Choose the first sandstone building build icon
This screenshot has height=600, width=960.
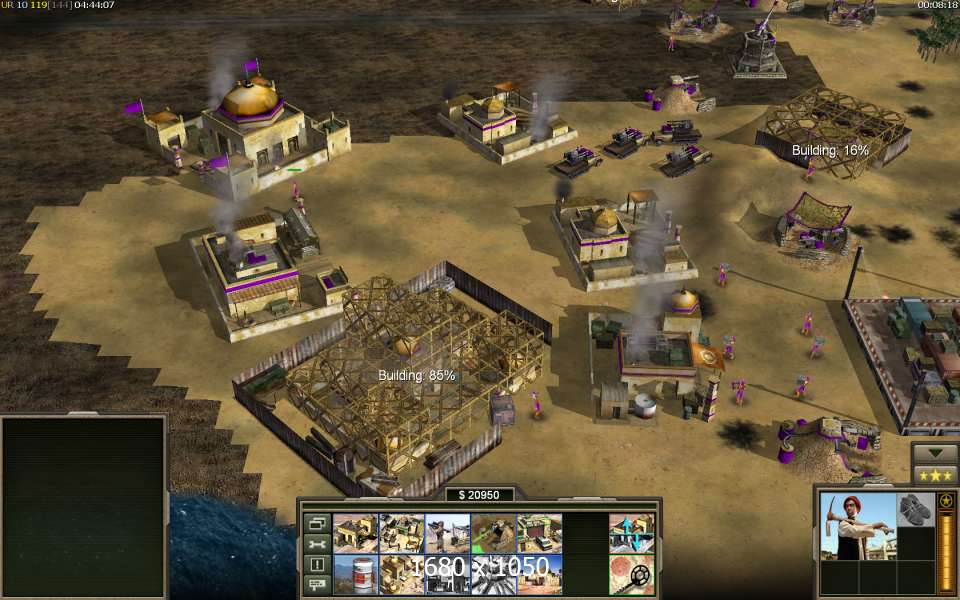click(355, 533)
